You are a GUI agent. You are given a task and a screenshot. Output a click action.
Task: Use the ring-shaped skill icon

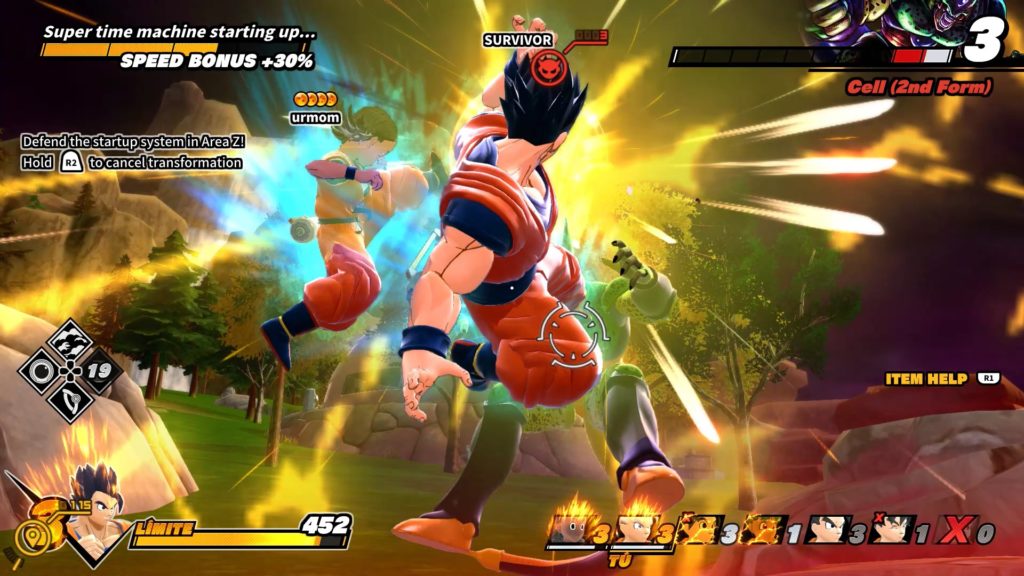[41, 371]
